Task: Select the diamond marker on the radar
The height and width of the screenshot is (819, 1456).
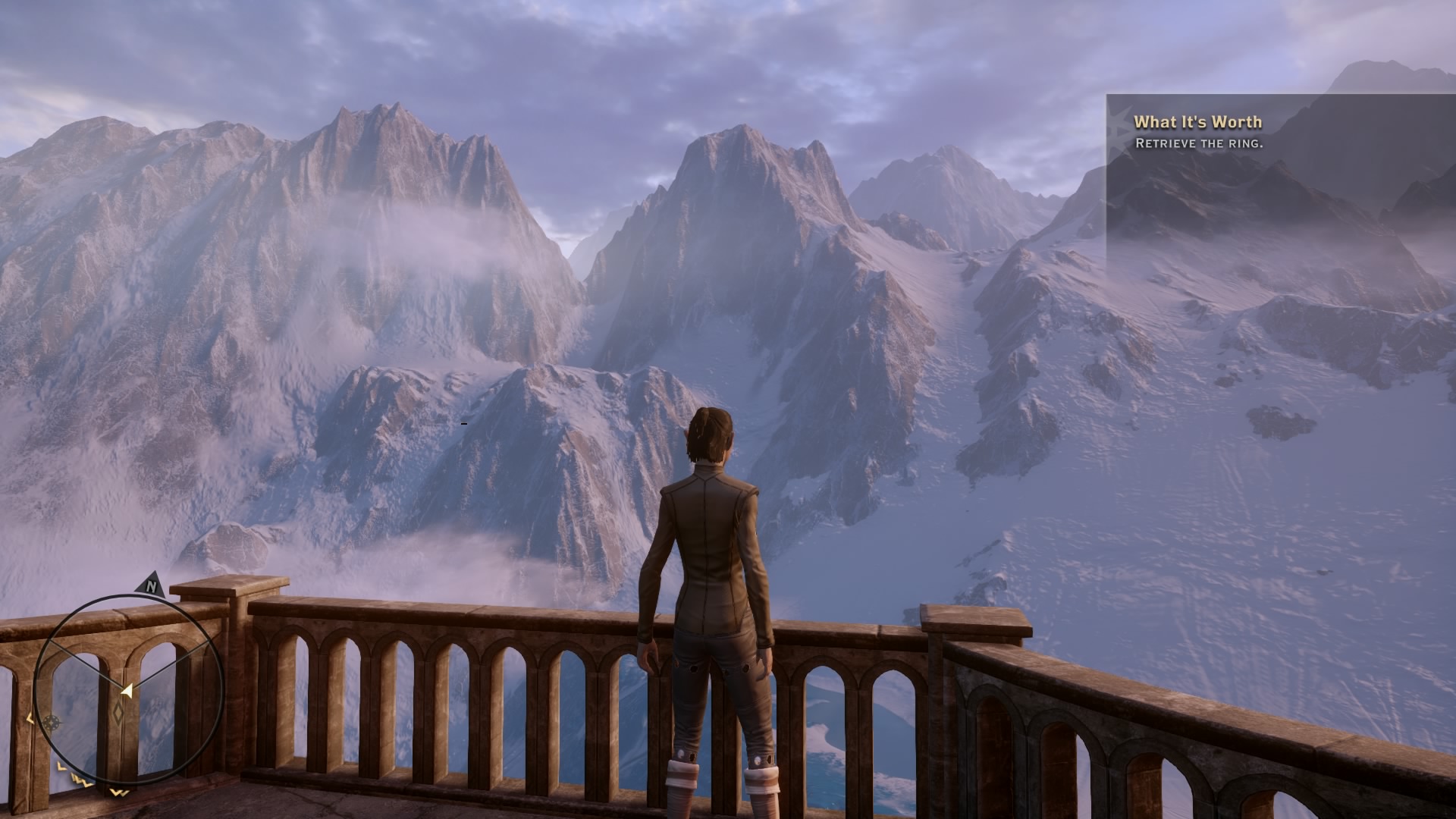Action: pos(119,713)
